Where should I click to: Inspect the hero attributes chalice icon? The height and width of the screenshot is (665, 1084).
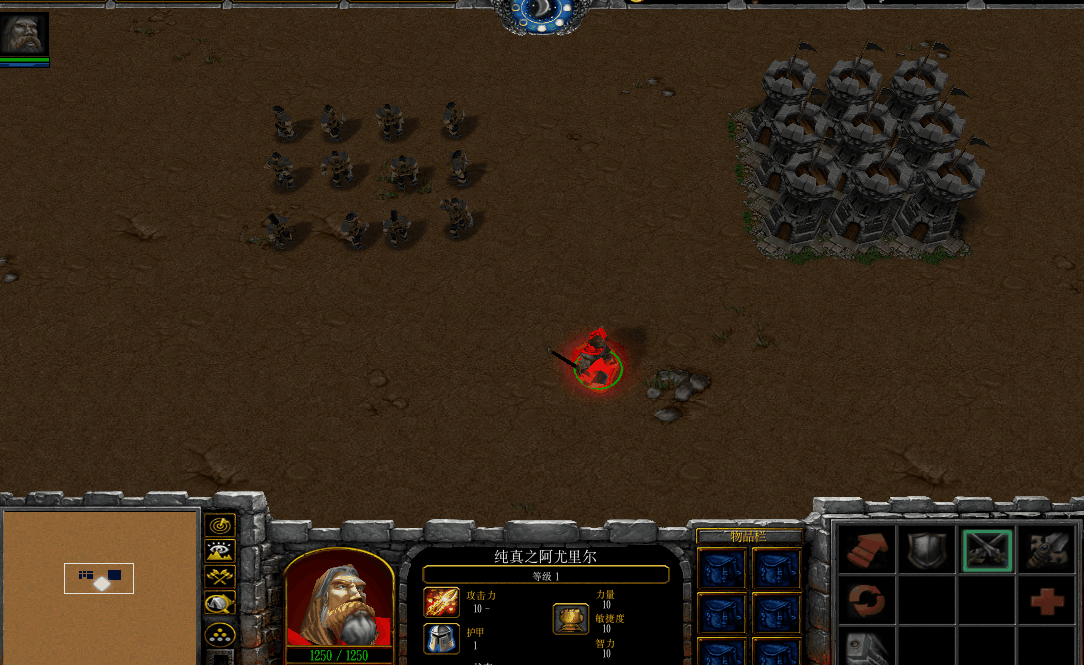coord(570,619)
